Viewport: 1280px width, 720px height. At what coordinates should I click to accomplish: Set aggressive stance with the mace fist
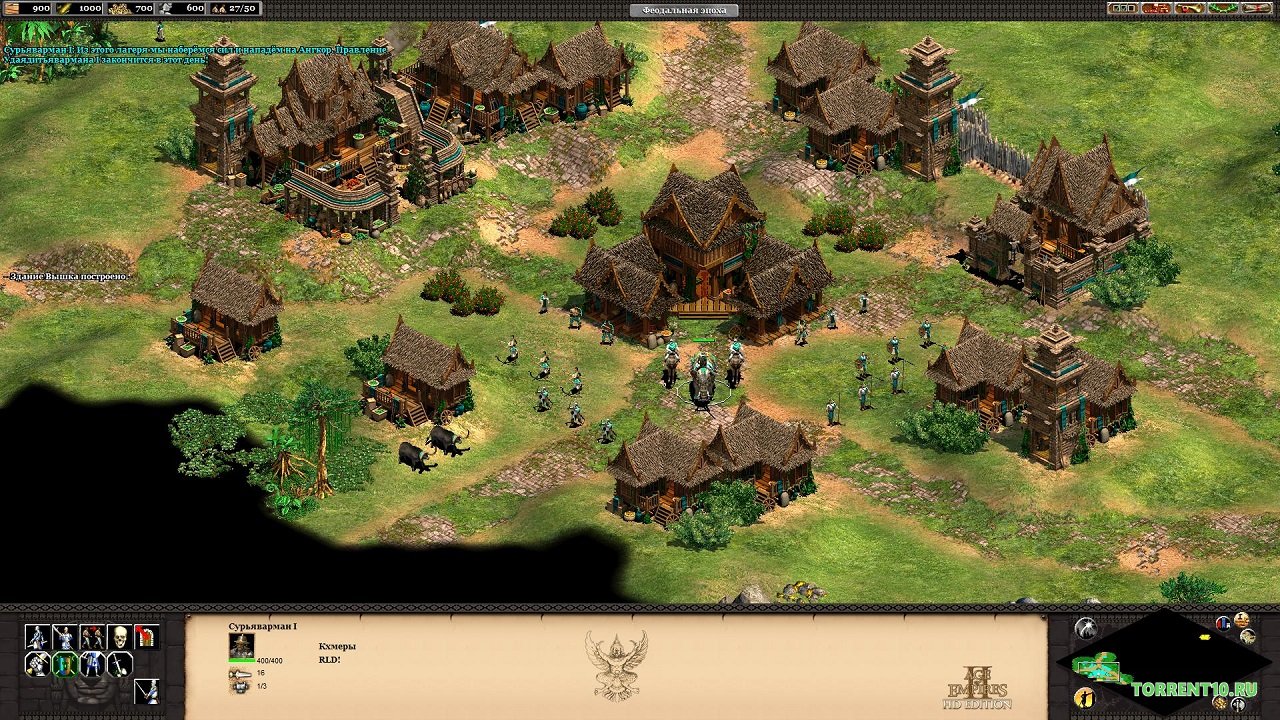pyautogui.click(x=37, y=664)
